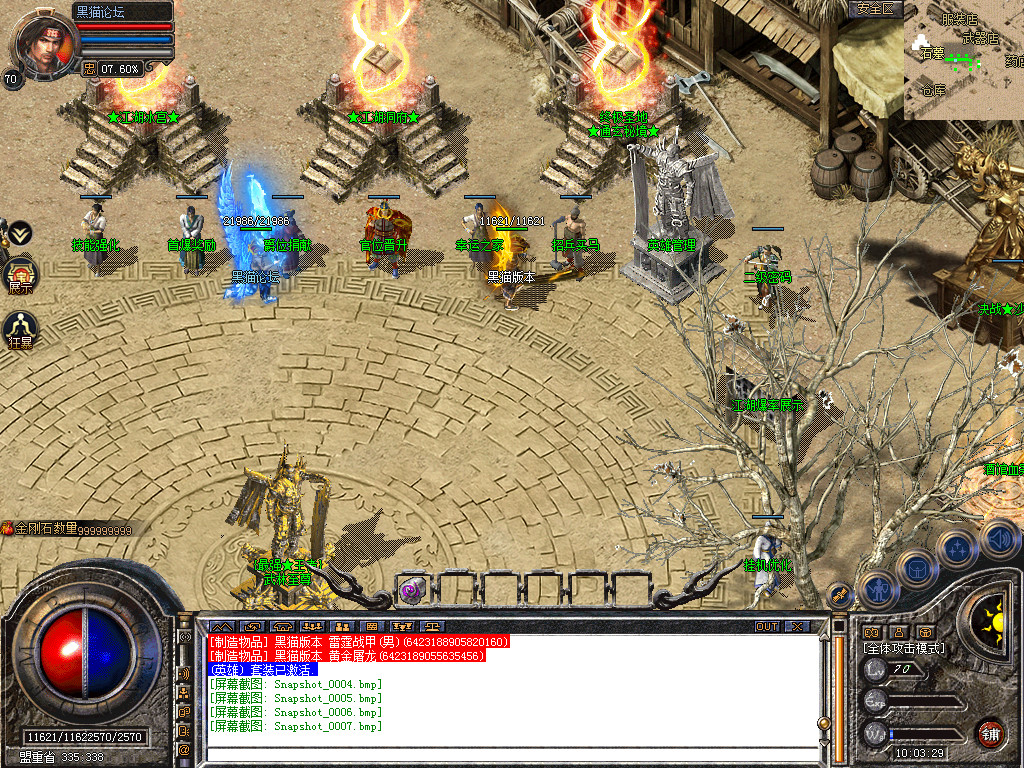Screen dimensions: 1024x768
Task: Click the small orange satellite icon
Action: point(841,594)
